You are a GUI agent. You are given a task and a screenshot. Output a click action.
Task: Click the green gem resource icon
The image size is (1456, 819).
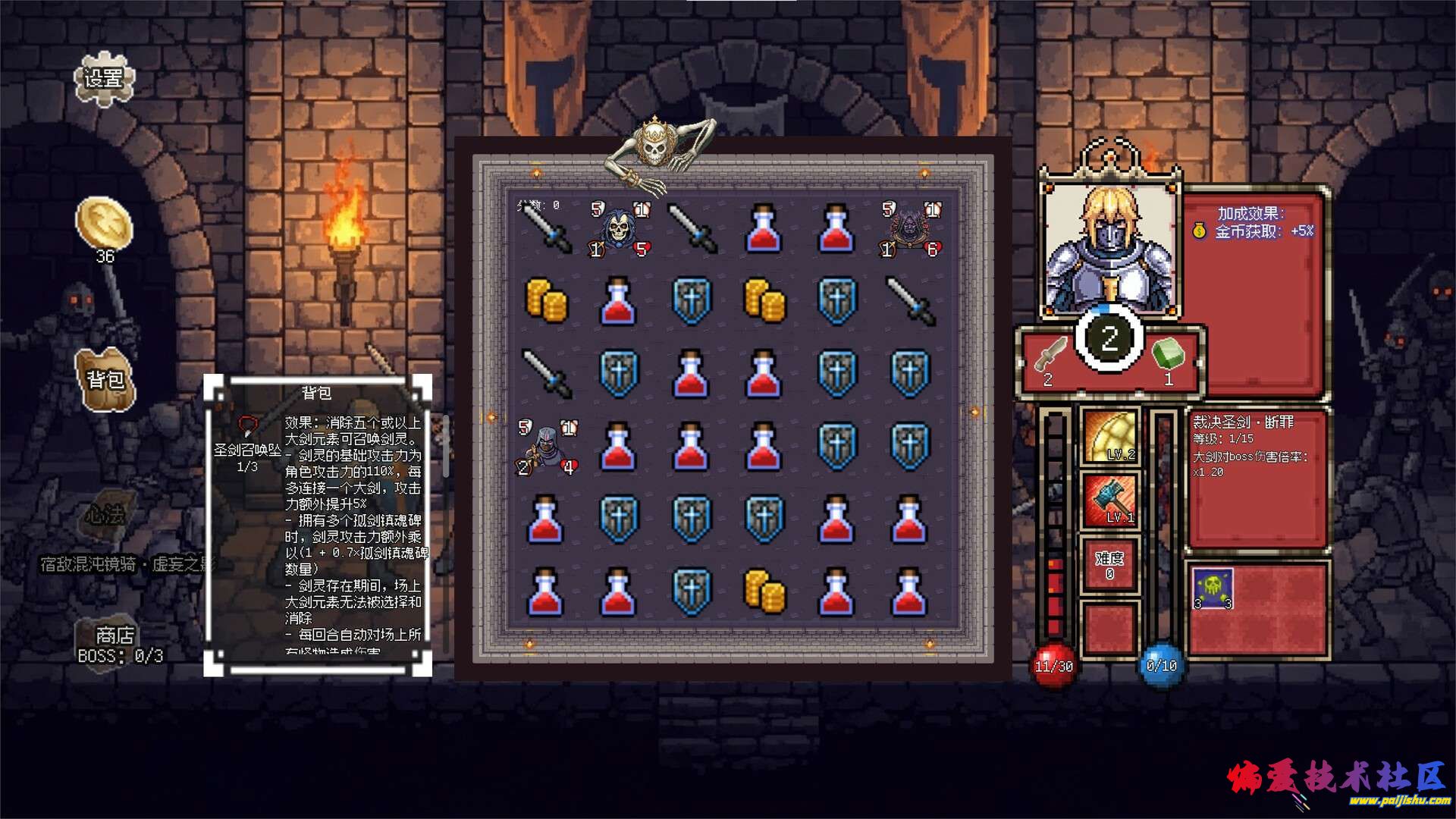[1168, 354]
